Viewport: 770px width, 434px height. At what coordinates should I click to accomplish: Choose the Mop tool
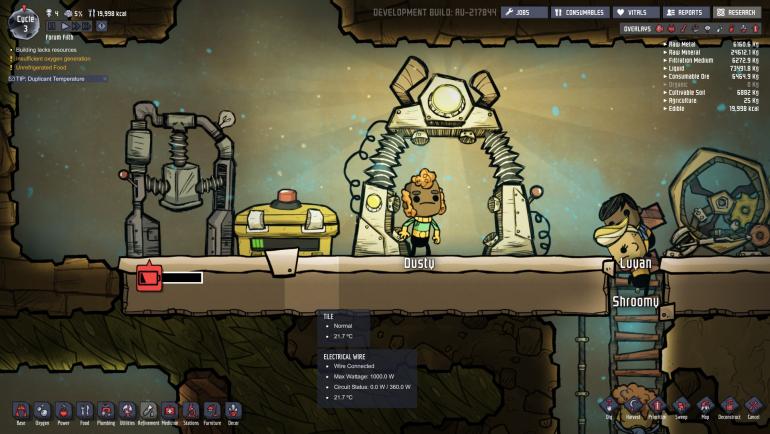tap(705, 406)
